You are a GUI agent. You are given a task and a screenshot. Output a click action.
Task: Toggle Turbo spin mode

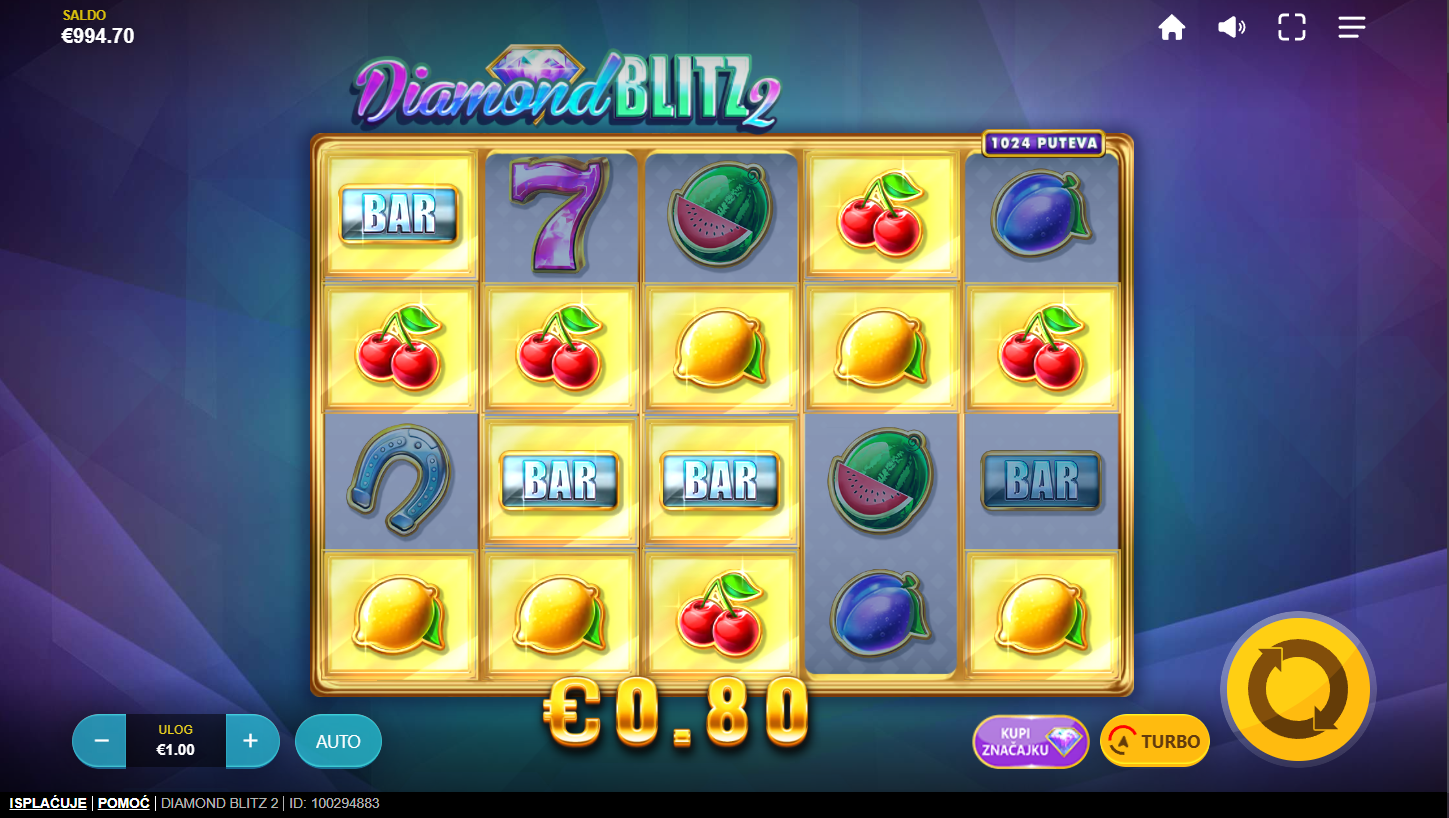1155,741
